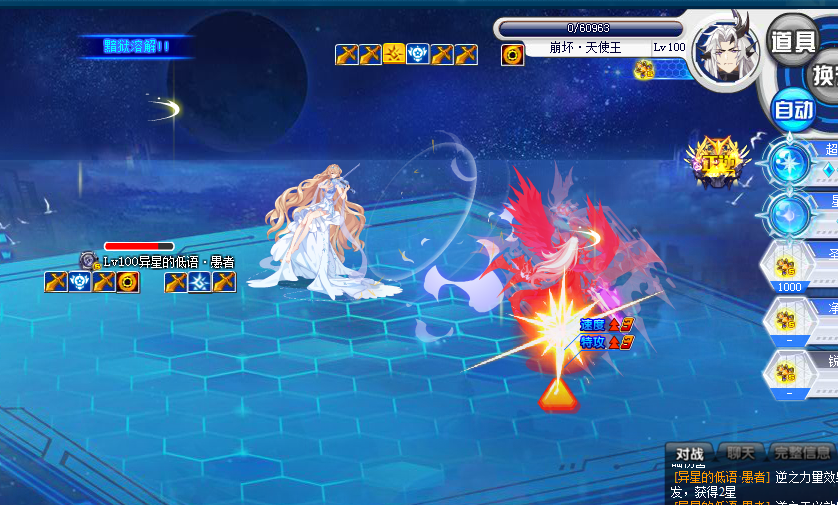This screenshot has width=838, height=505.
Task: Toggle the 自动 auto-battle button
Action: (x=794, y=109)
